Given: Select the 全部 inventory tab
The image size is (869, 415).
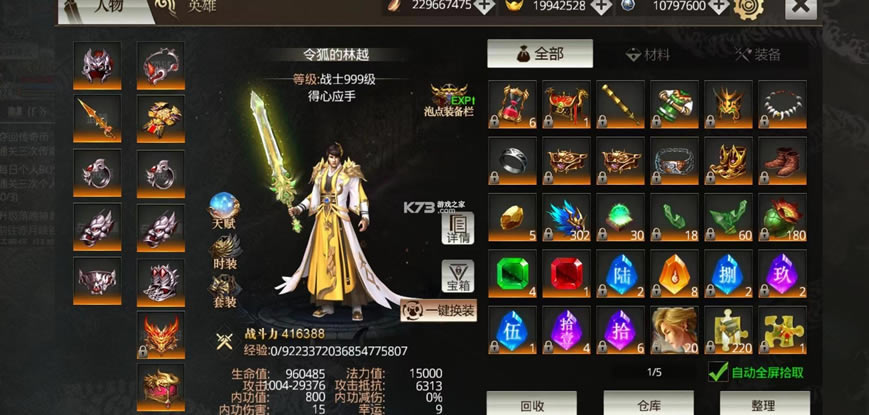Looking at the screenshot, I should click(x=540, y=54).
